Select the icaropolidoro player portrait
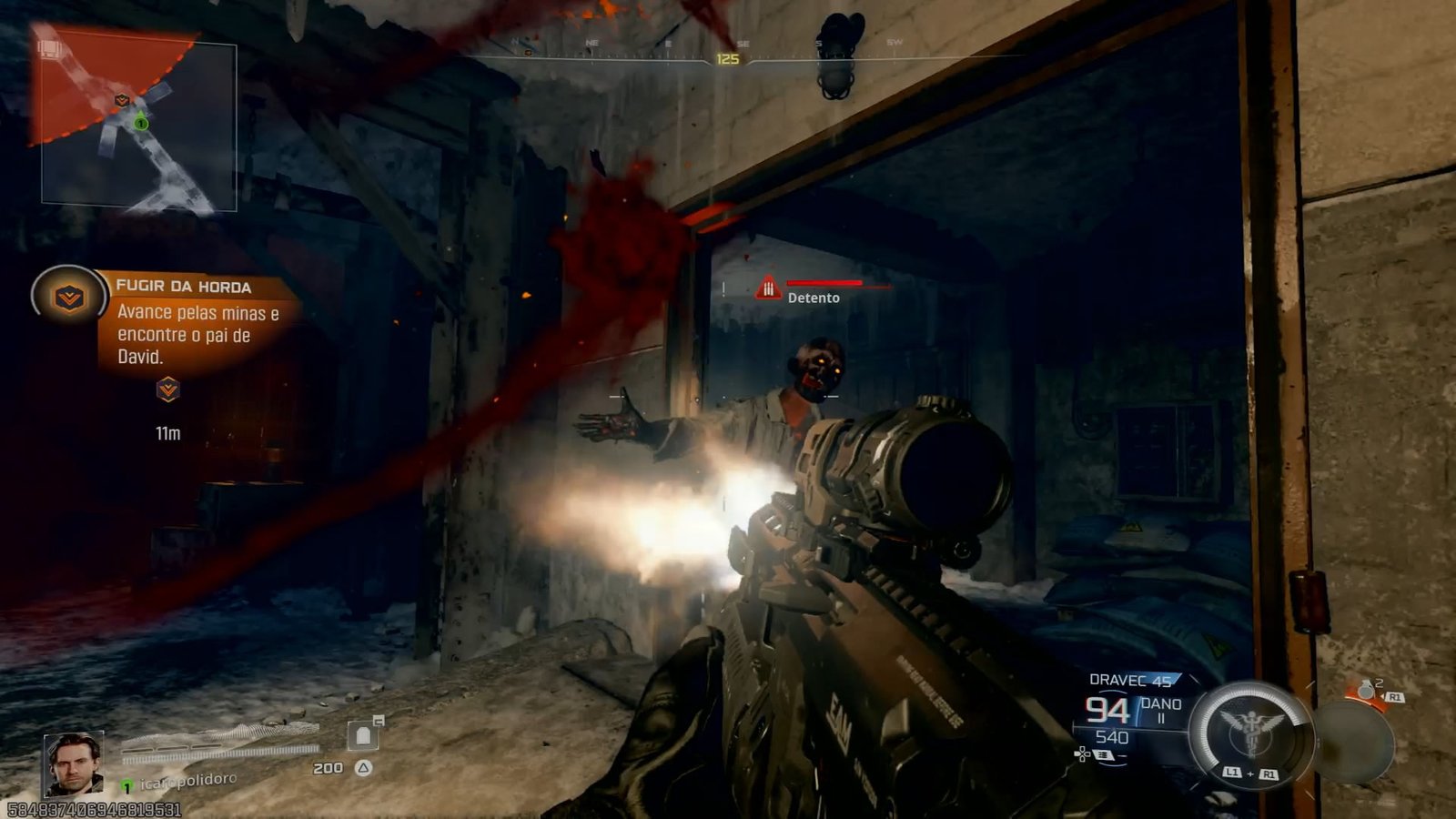Image resolution: width=1456 pixels, height=819 pixels. point(74,763)
